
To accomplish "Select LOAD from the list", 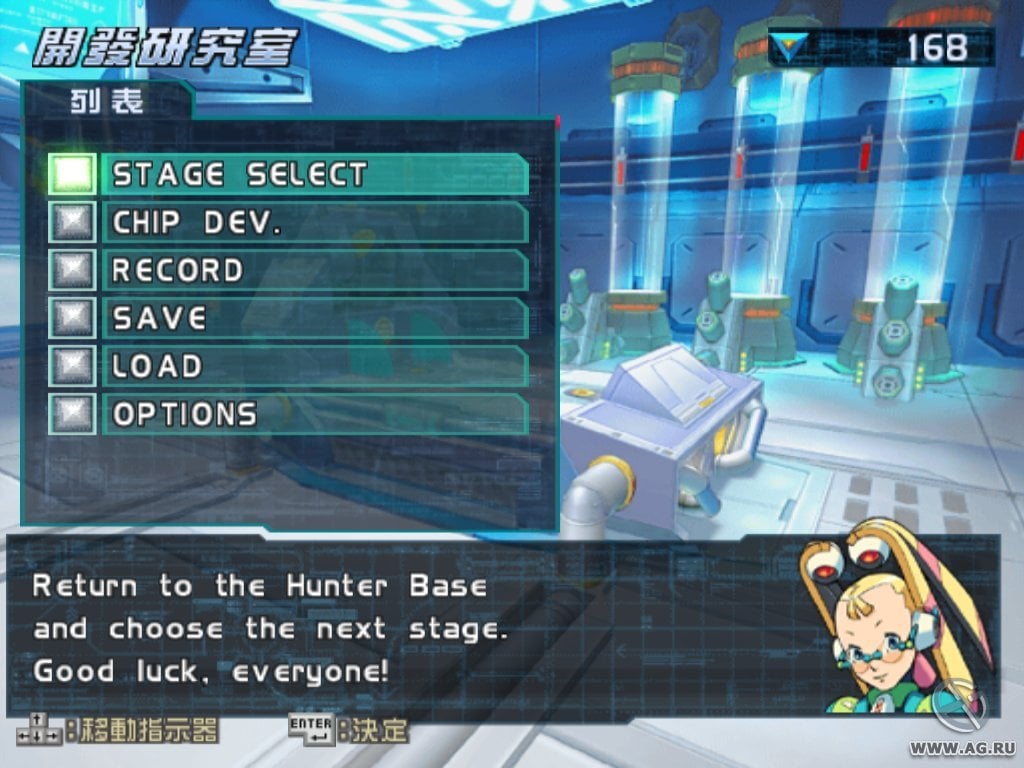I will (314, 367).
